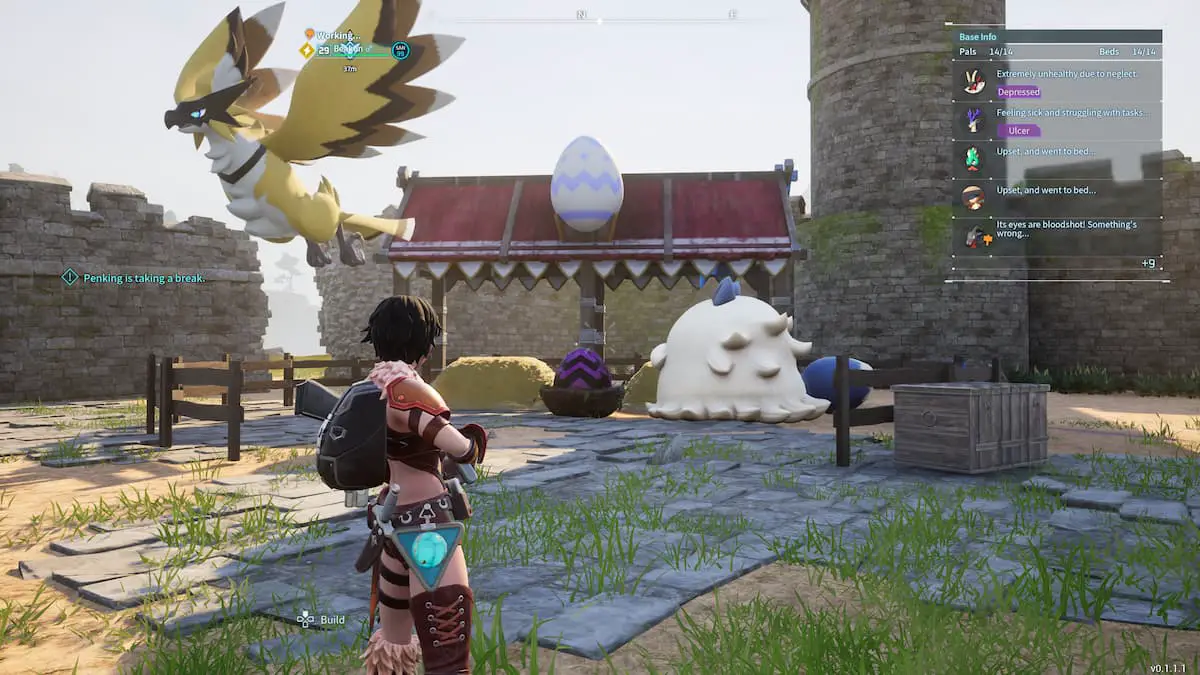Click the round brown pal portrait
The image size is (1200, 675).
click(x=974, y=196)
